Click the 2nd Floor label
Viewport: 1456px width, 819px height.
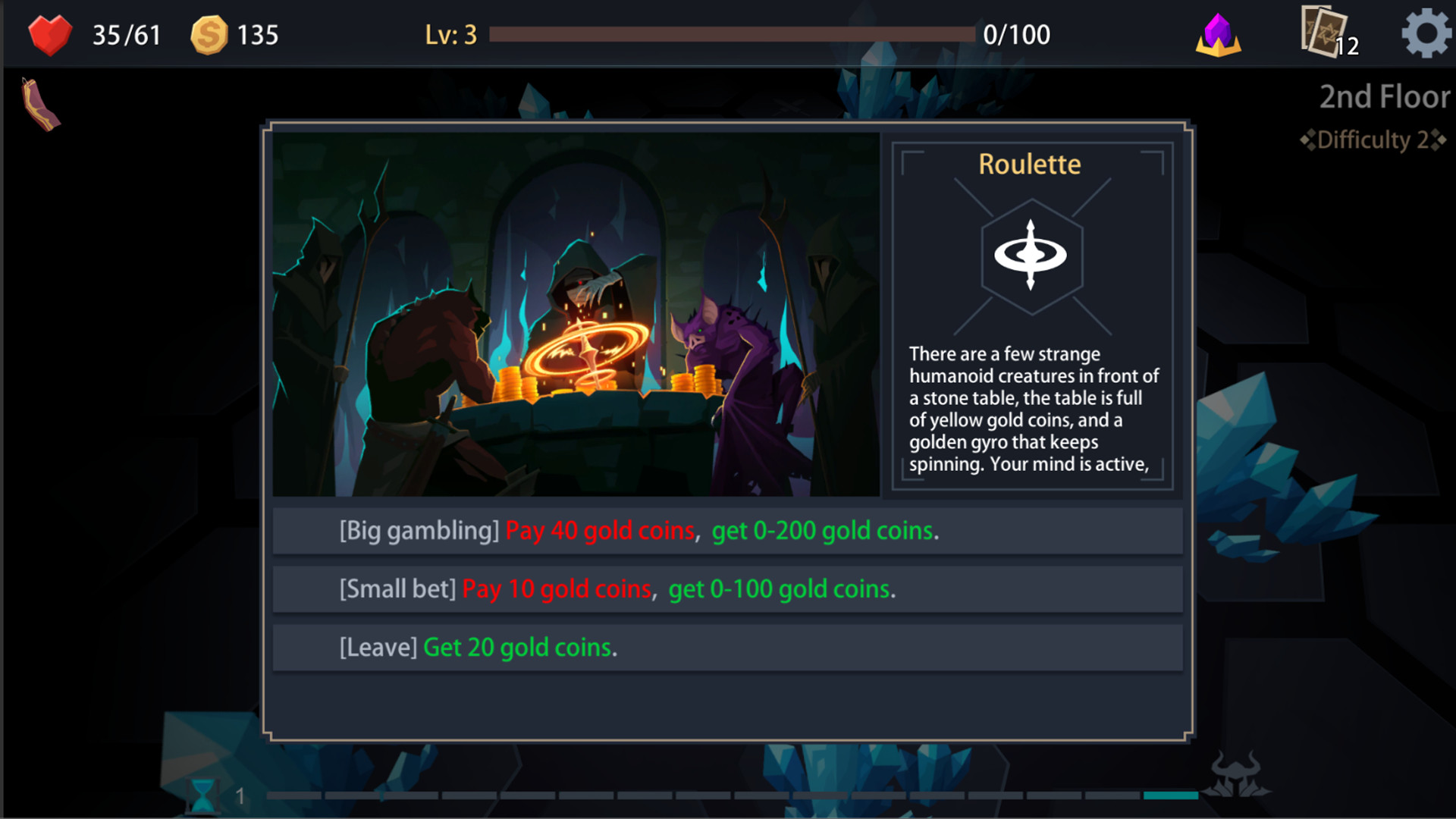[1383, 97]
